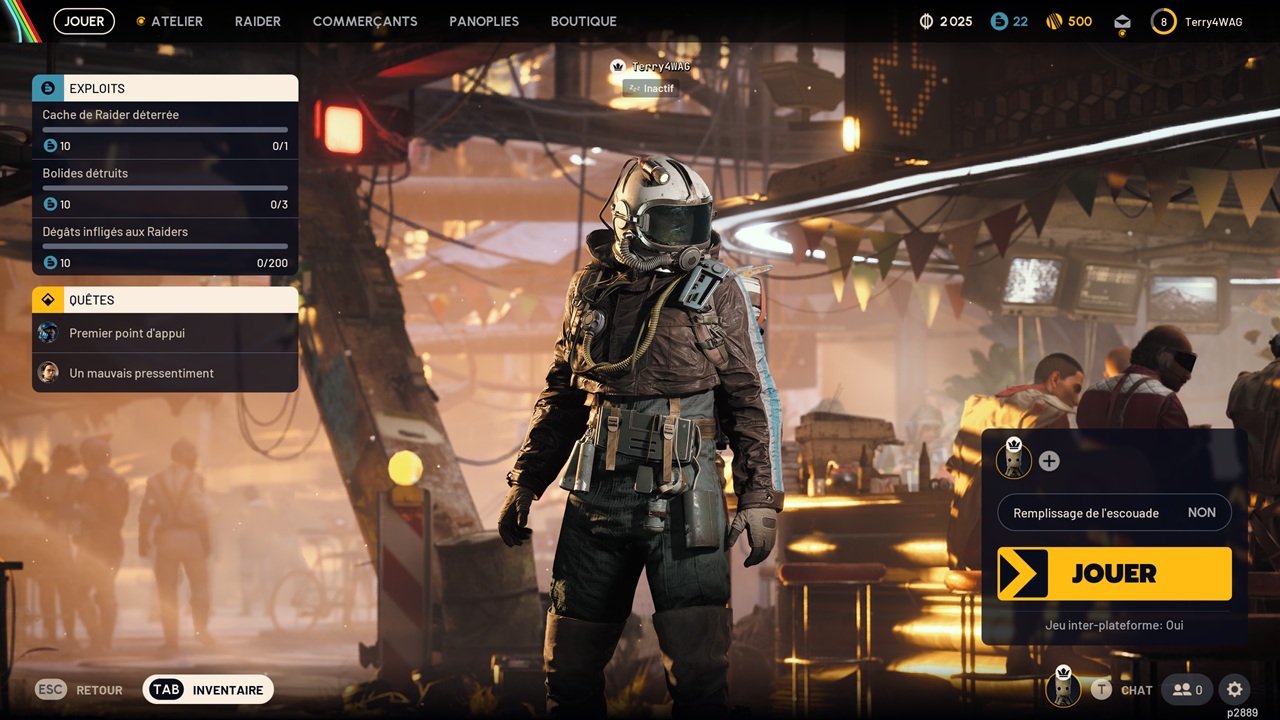Screen dimensions: 1280x720
Task: Select the Premier point d'appui quest
Action: pos(165,333)
